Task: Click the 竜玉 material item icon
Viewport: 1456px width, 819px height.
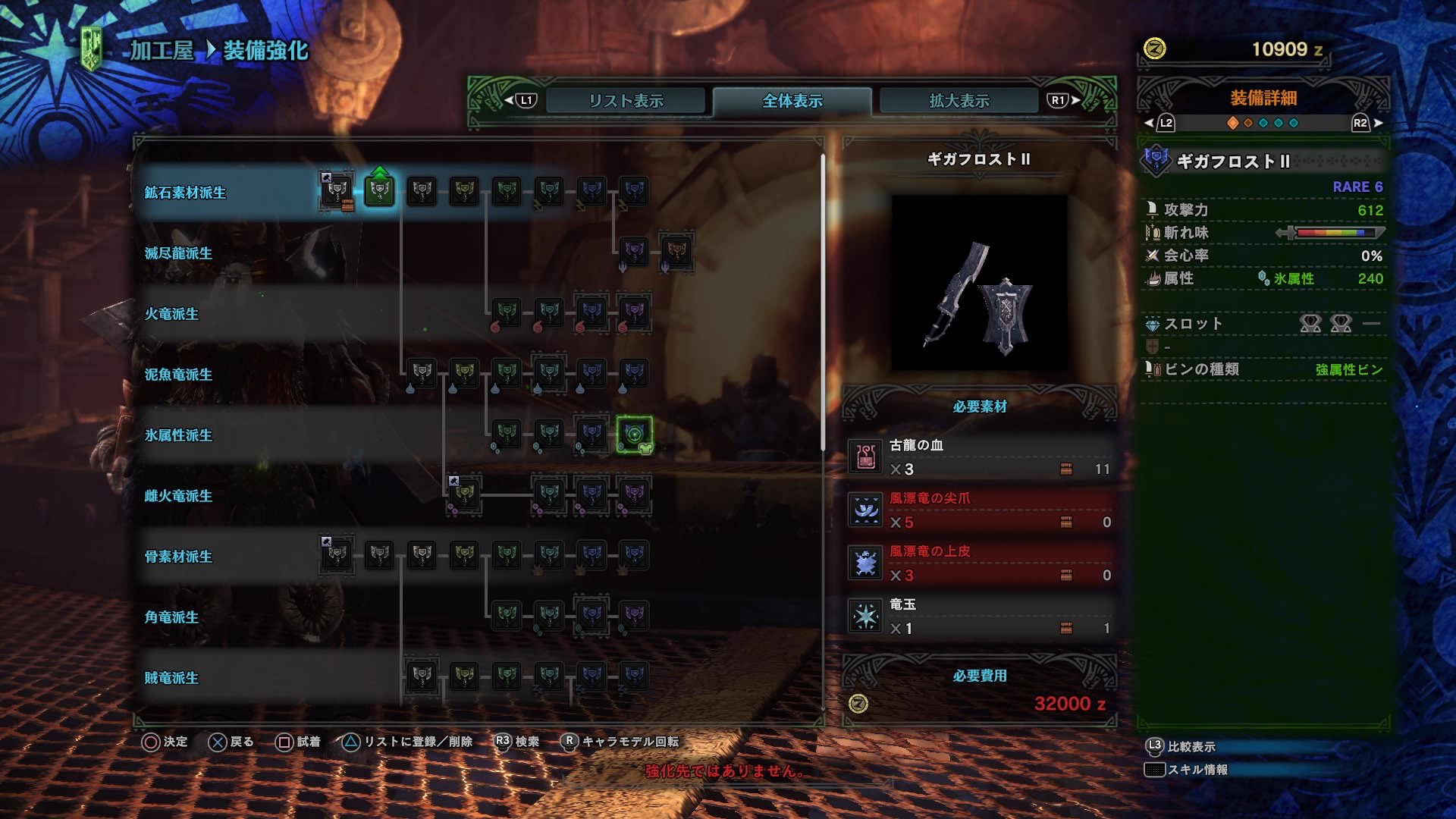Action: pos(864,616)
